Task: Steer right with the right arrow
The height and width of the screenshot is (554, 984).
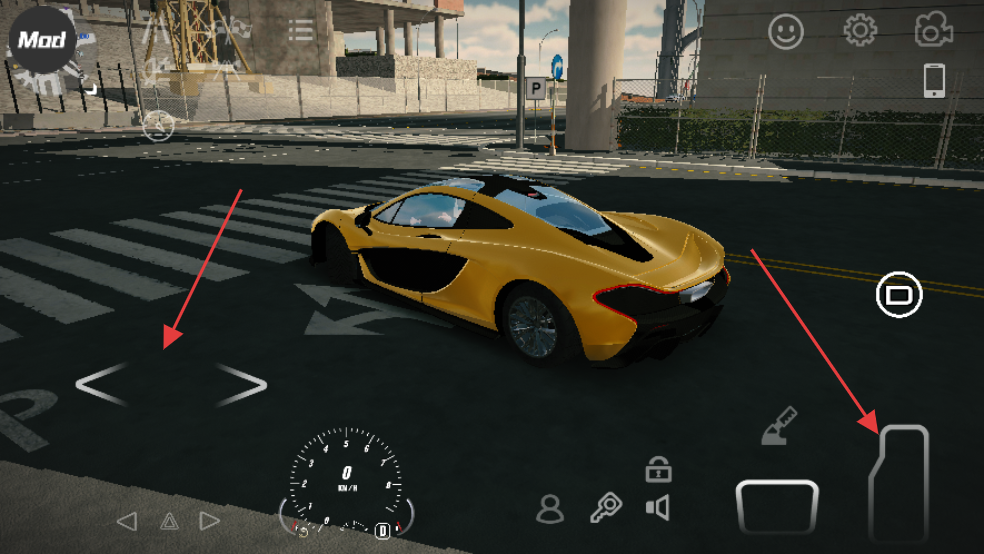Action: click(x=241, y=385)
